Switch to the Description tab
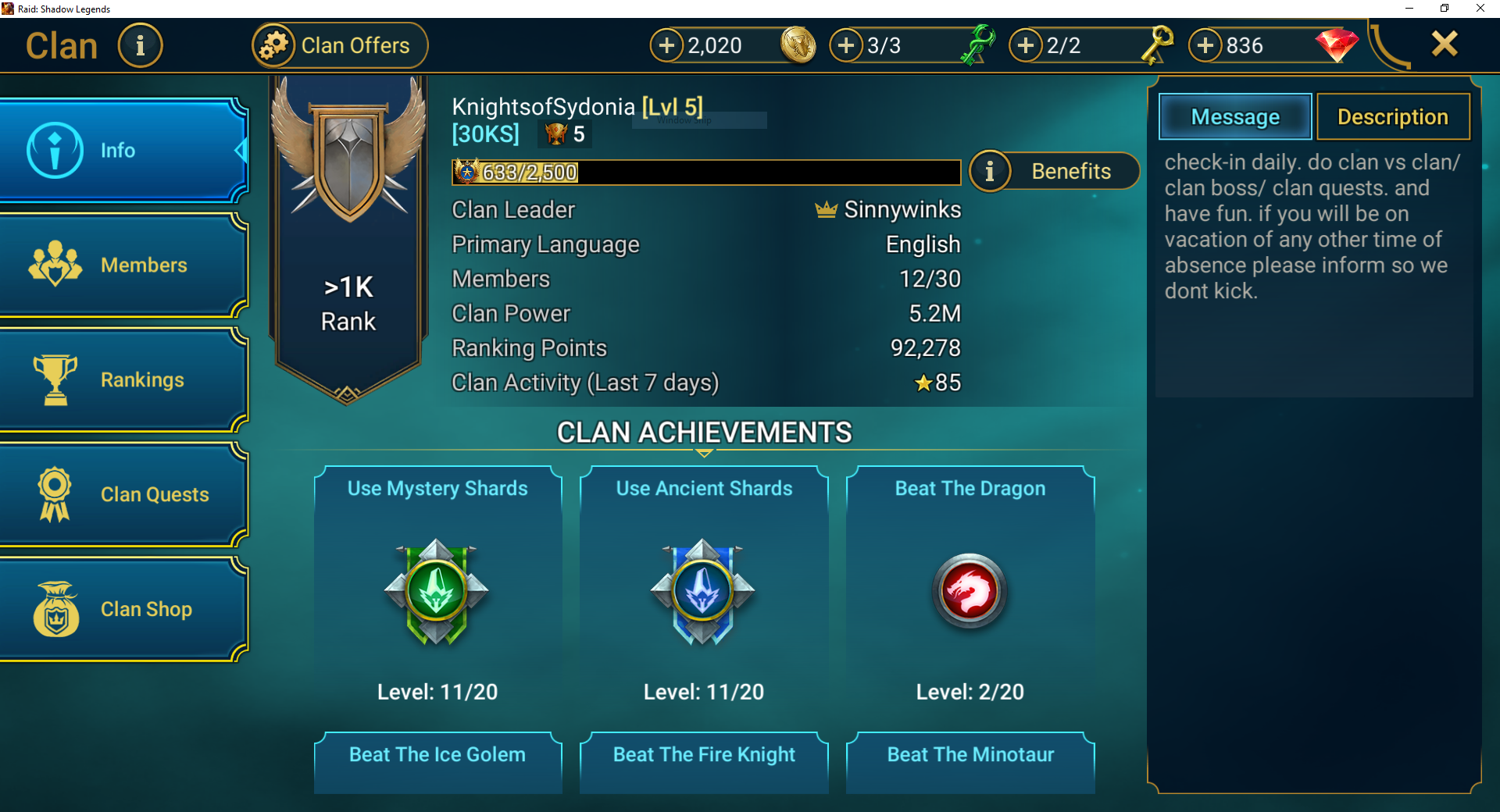The image size is (1500, 812). point(1392,117)
